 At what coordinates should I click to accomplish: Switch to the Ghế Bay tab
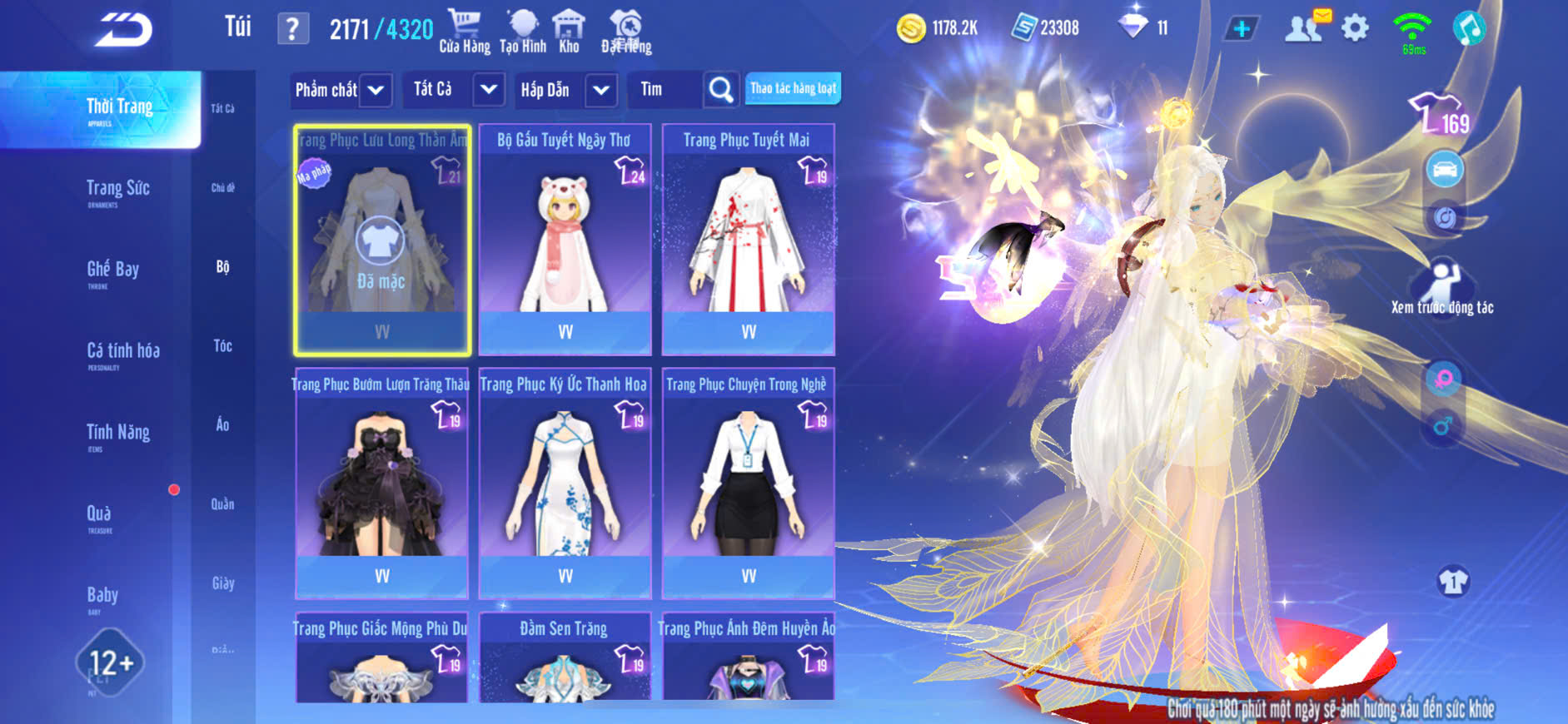click(113, 270)
